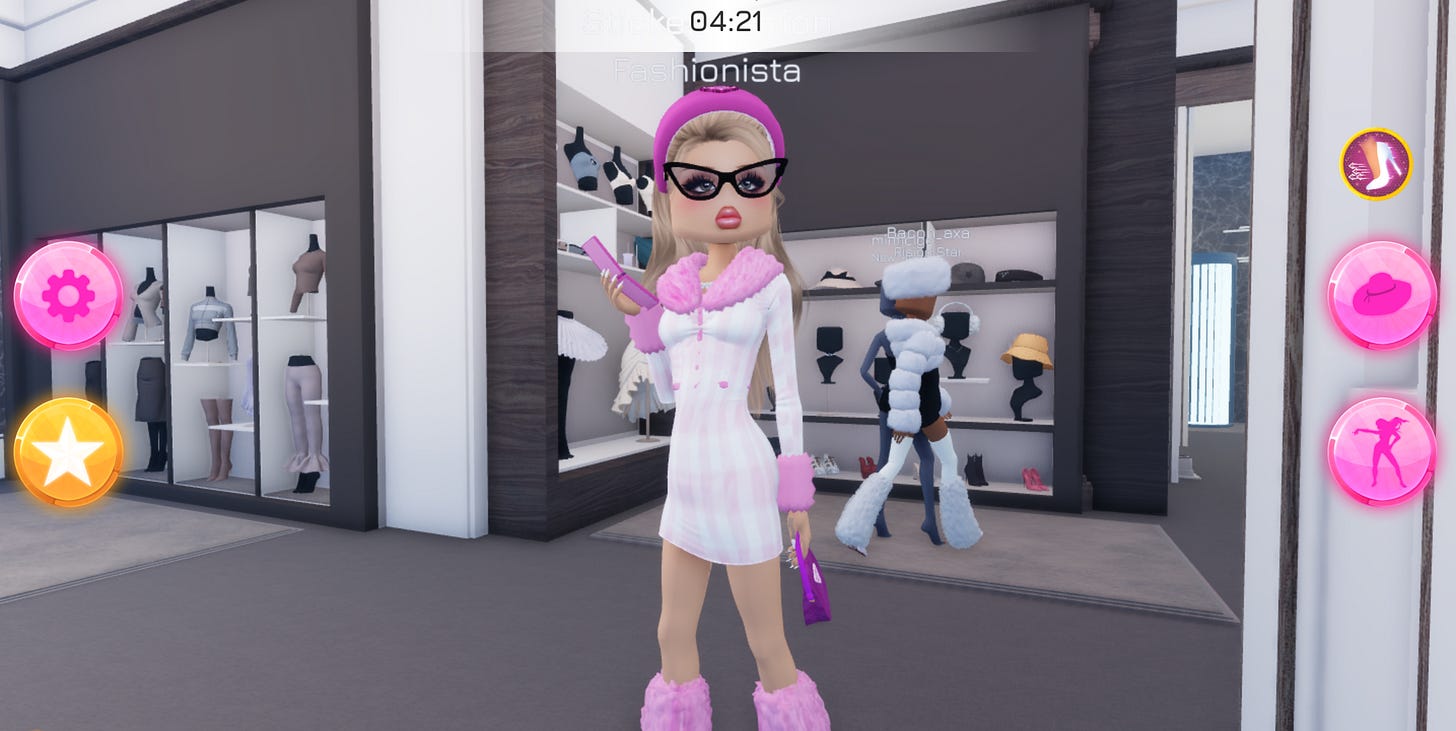Click the round timer showing 04:21
The image size is (1456, 731).
[x=727, y=21]
